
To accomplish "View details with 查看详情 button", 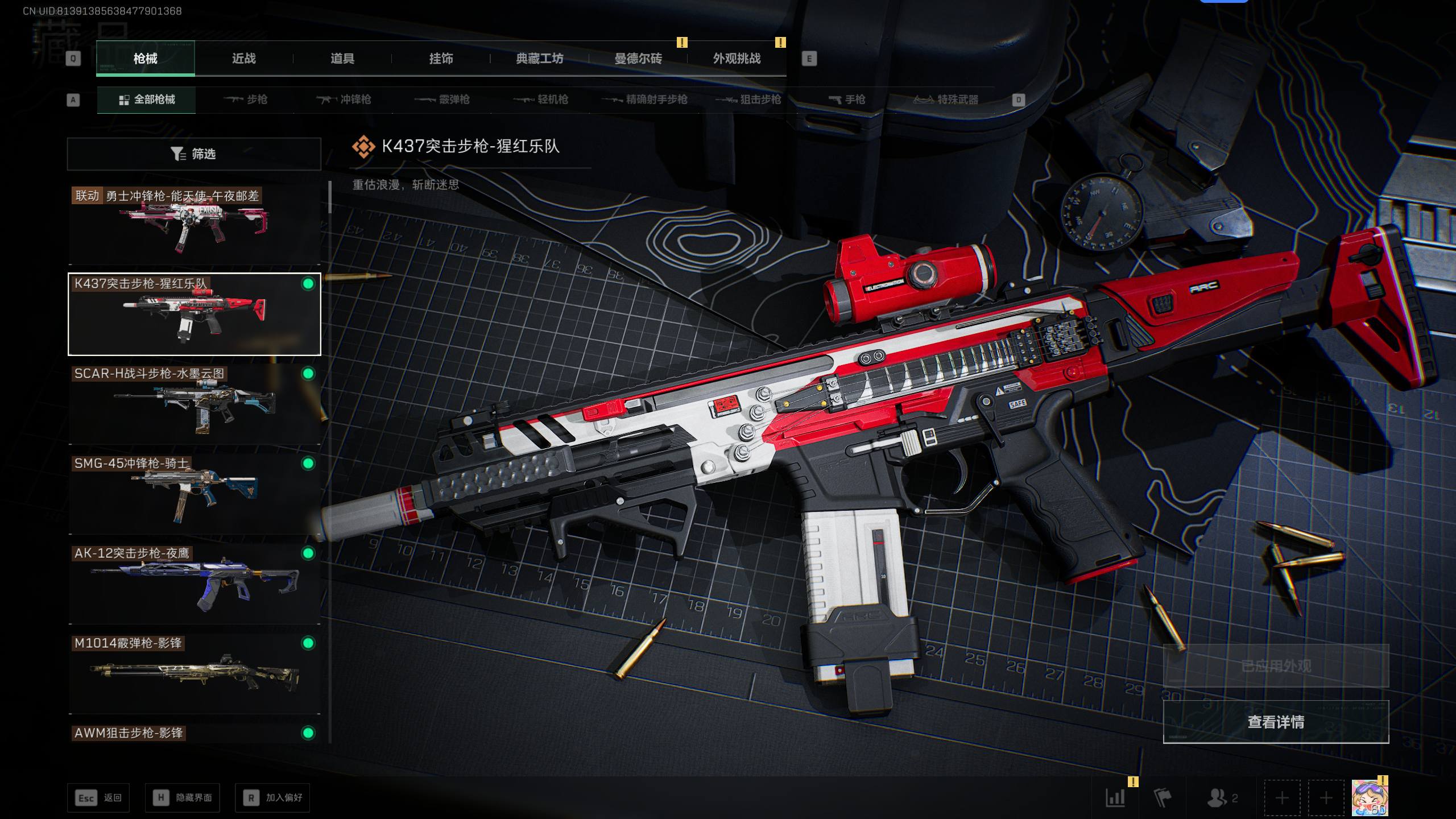I will 1276,722.
